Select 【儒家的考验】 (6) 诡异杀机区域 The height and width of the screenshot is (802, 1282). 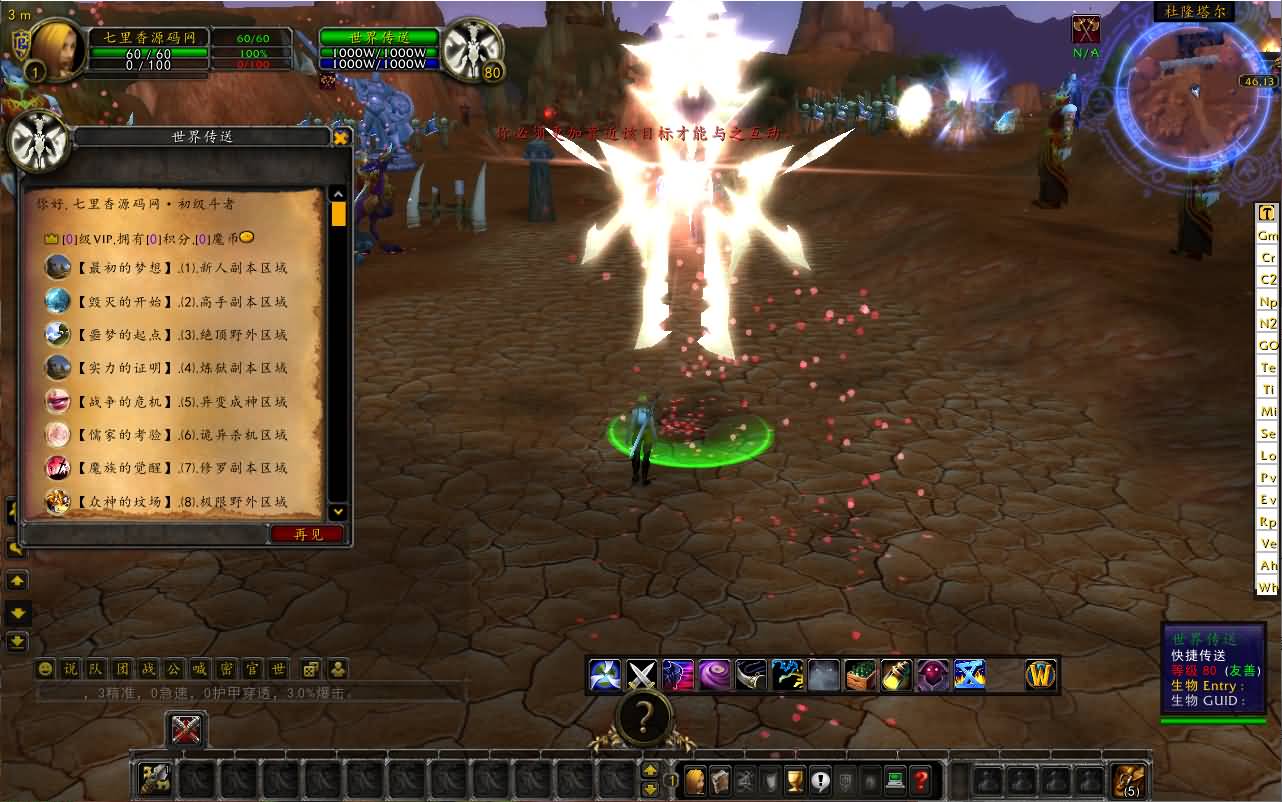180,435
